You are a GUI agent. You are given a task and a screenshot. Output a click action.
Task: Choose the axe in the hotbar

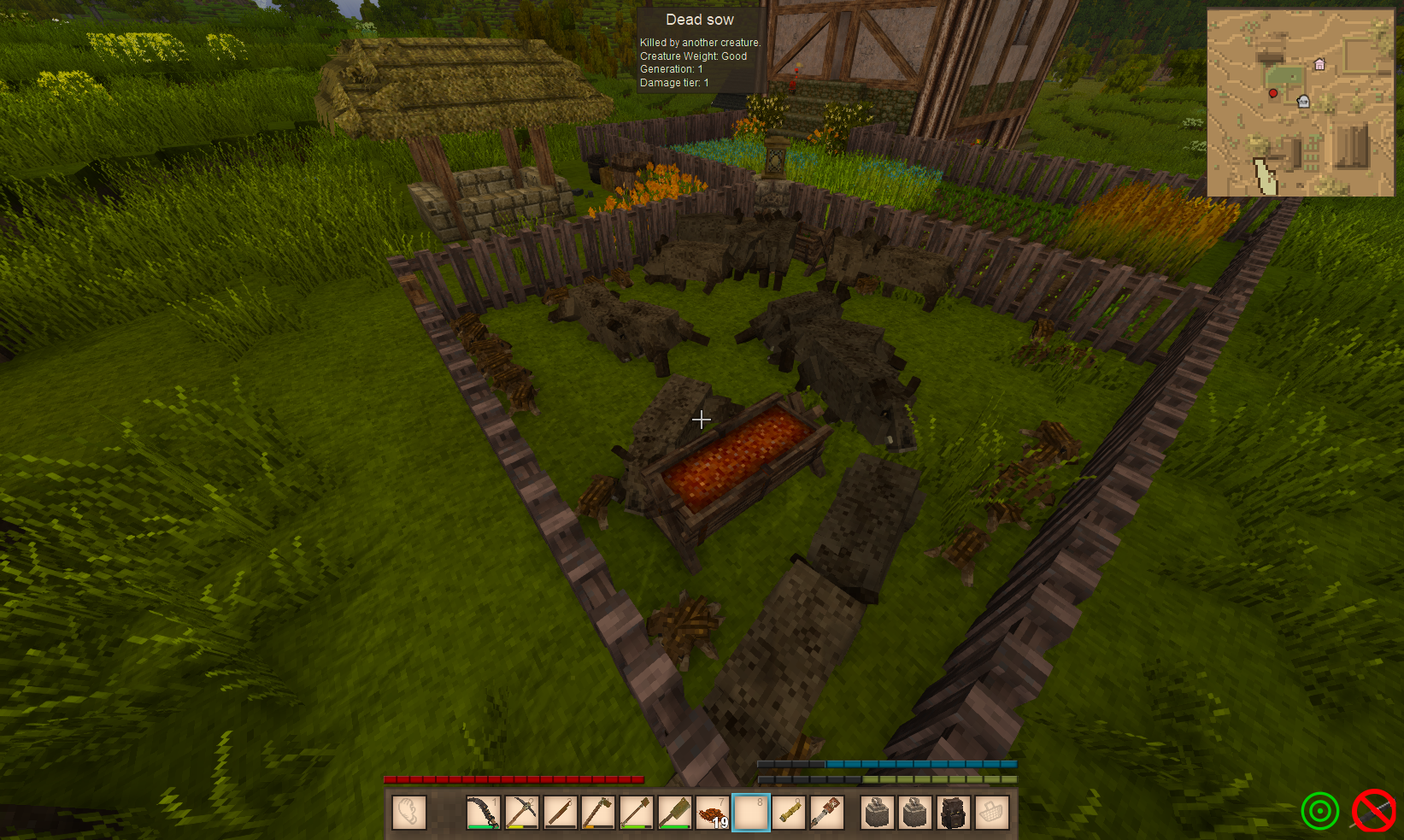(598, 813)
